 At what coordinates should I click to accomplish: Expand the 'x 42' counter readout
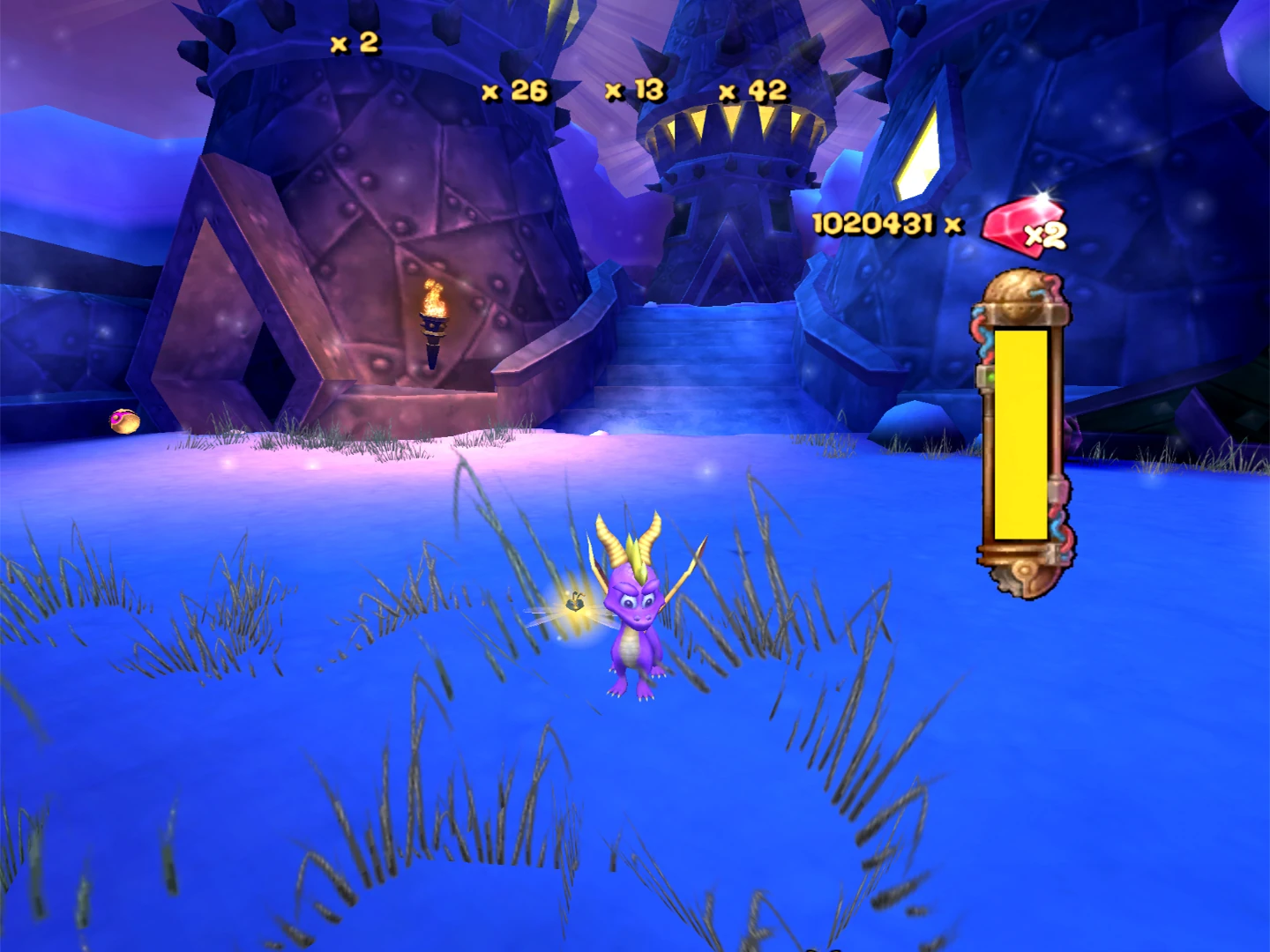[x=751, y=89]
